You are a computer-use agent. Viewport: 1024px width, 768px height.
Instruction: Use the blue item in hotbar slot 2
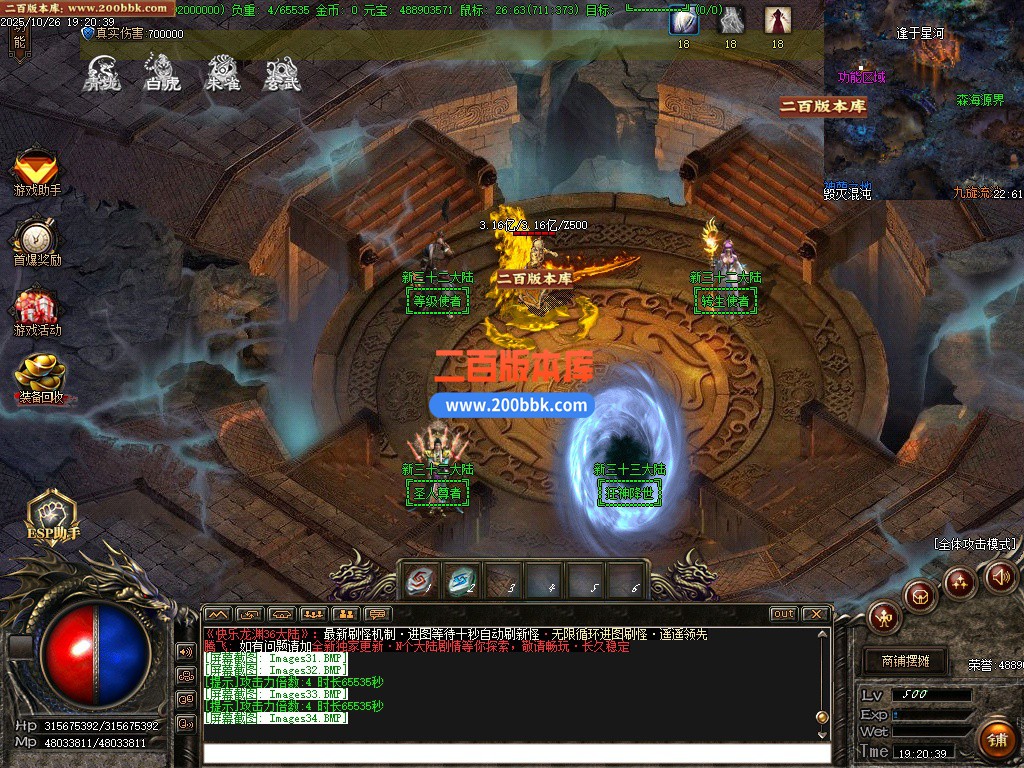click(x=461, y=580)
